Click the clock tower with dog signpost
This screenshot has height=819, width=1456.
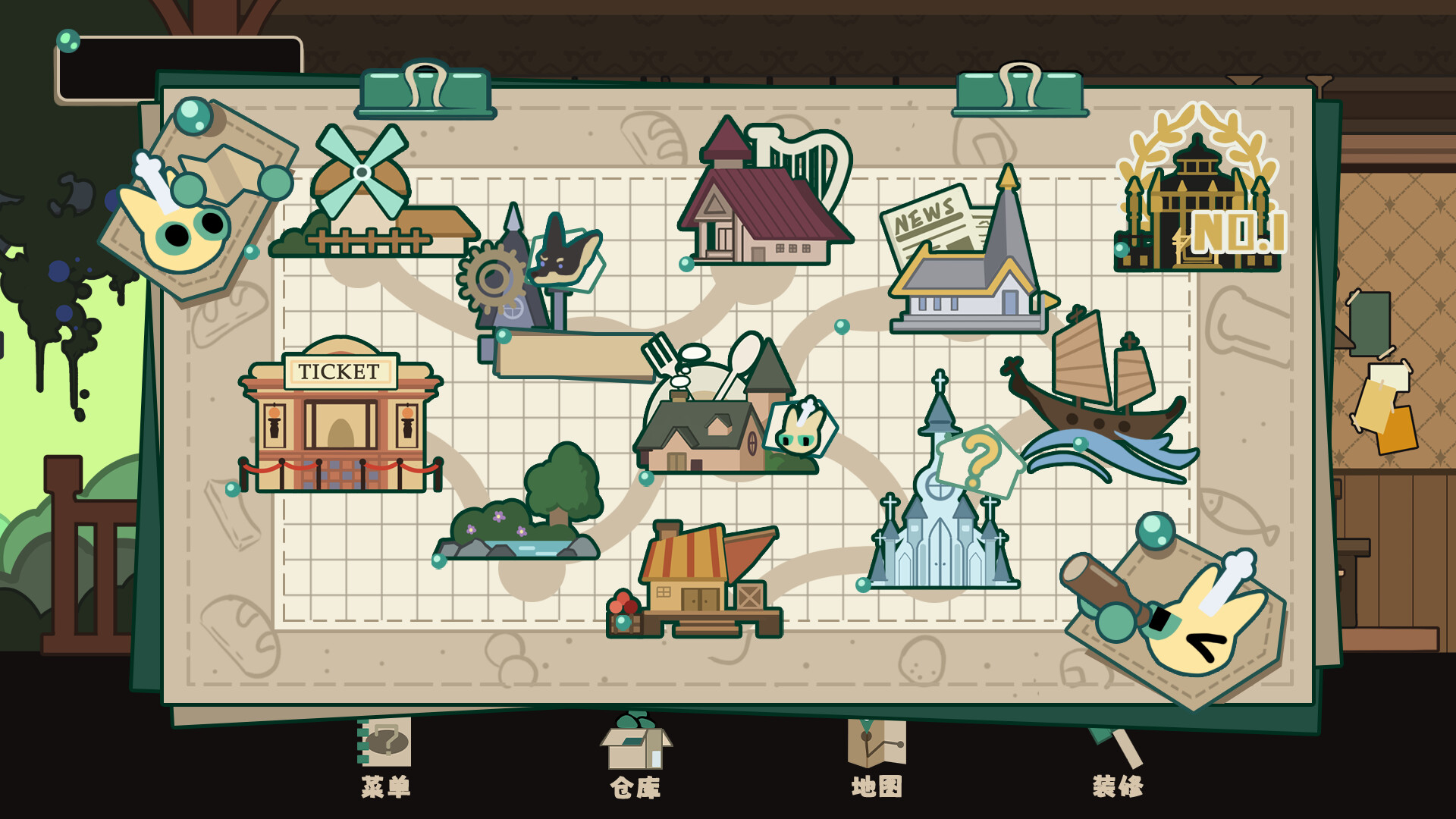(523, 281)
